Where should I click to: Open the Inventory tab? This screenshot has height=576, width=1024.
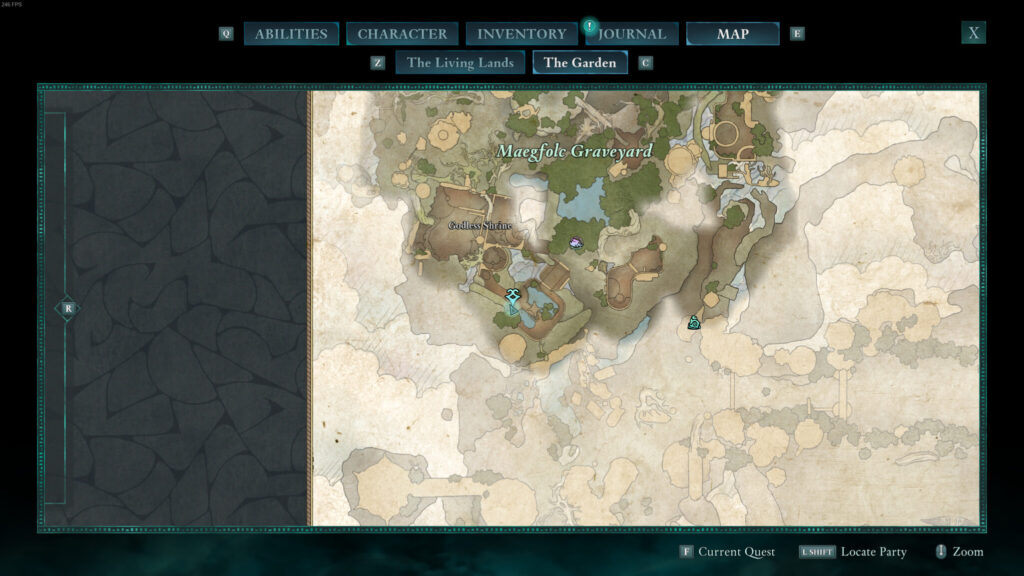coord(521,34)
